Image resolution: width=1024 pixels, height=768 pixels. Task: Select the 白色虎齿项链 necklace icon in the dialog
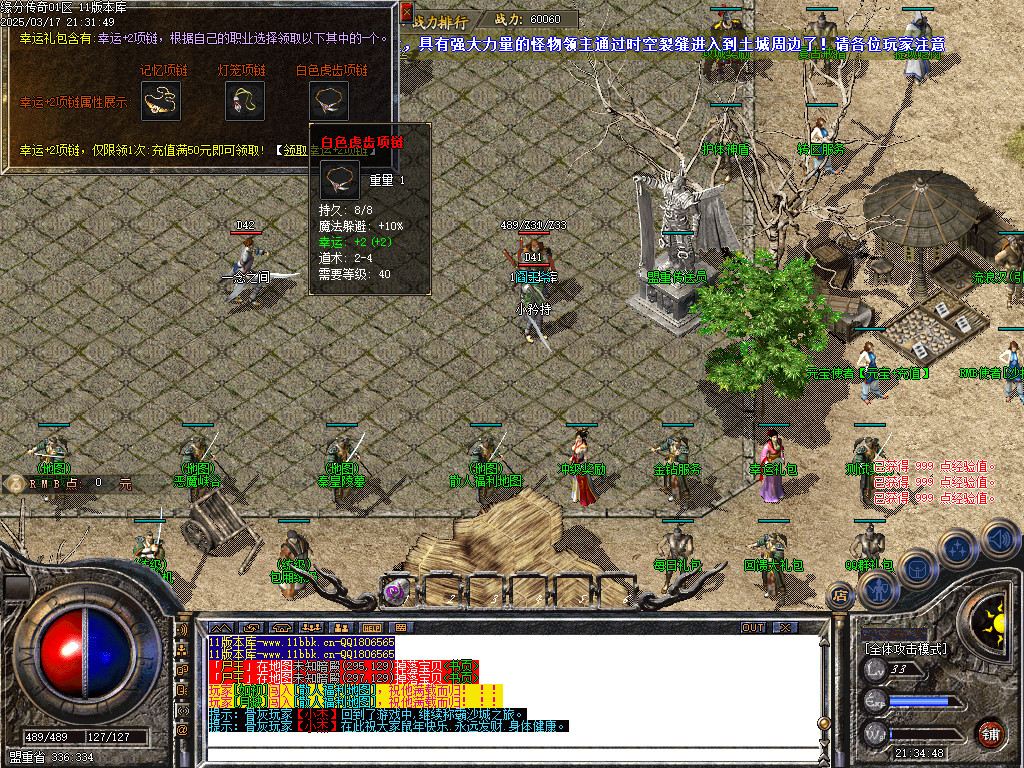click(x=329, y=102)
